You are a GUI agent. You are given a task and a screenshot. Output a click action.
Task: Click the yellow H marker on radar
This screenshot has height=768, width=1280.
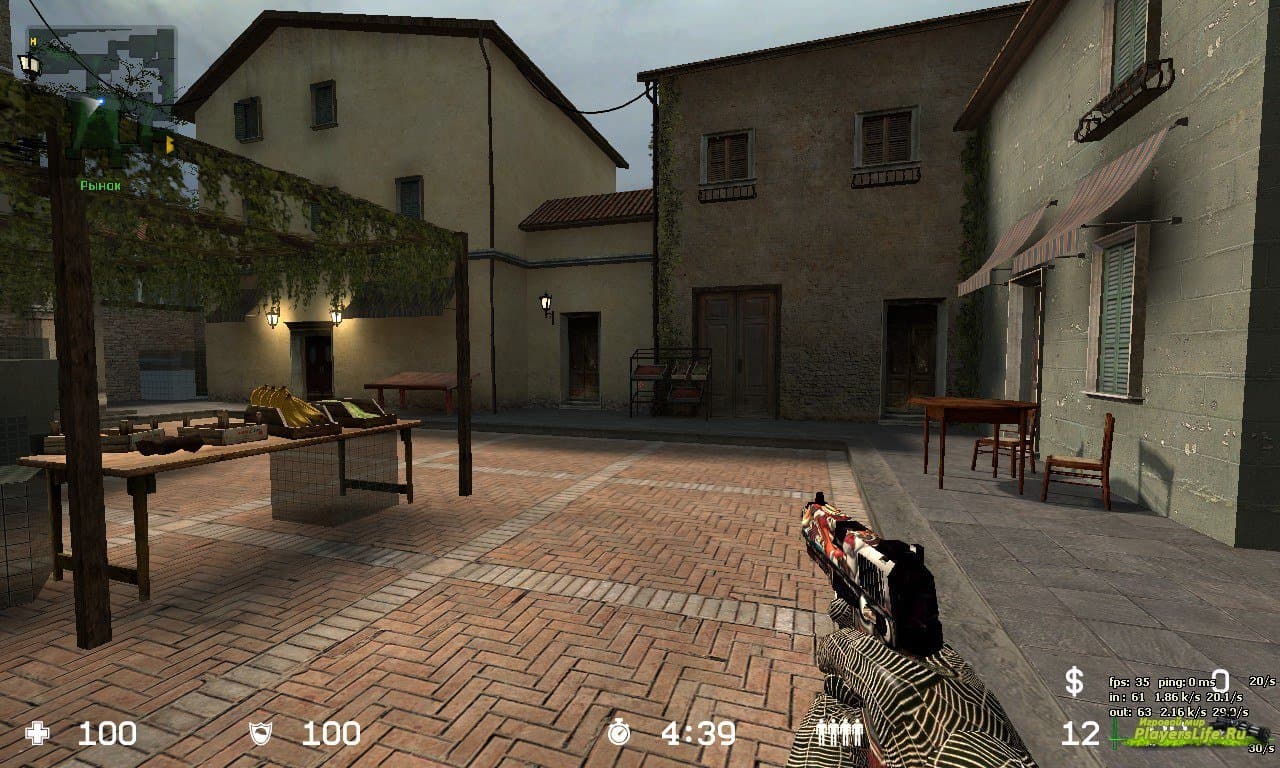click(x=33, y=41)
